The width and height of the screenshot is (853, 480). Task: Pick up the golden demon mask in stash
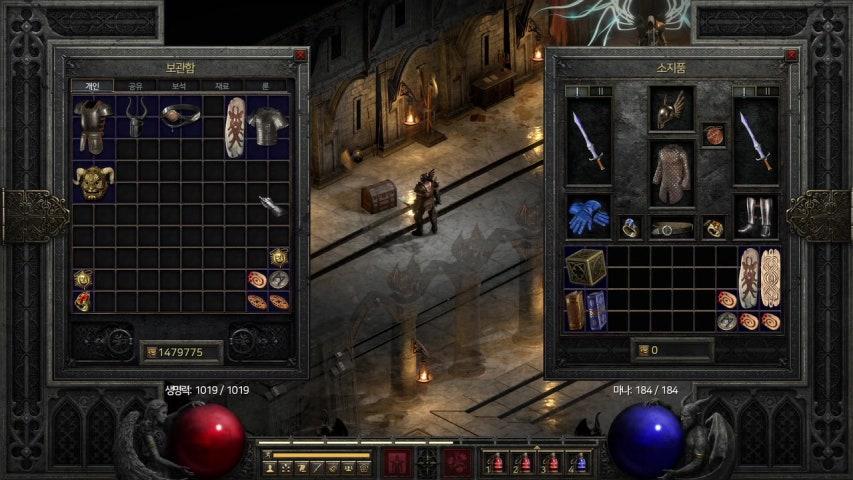point(92,181)
